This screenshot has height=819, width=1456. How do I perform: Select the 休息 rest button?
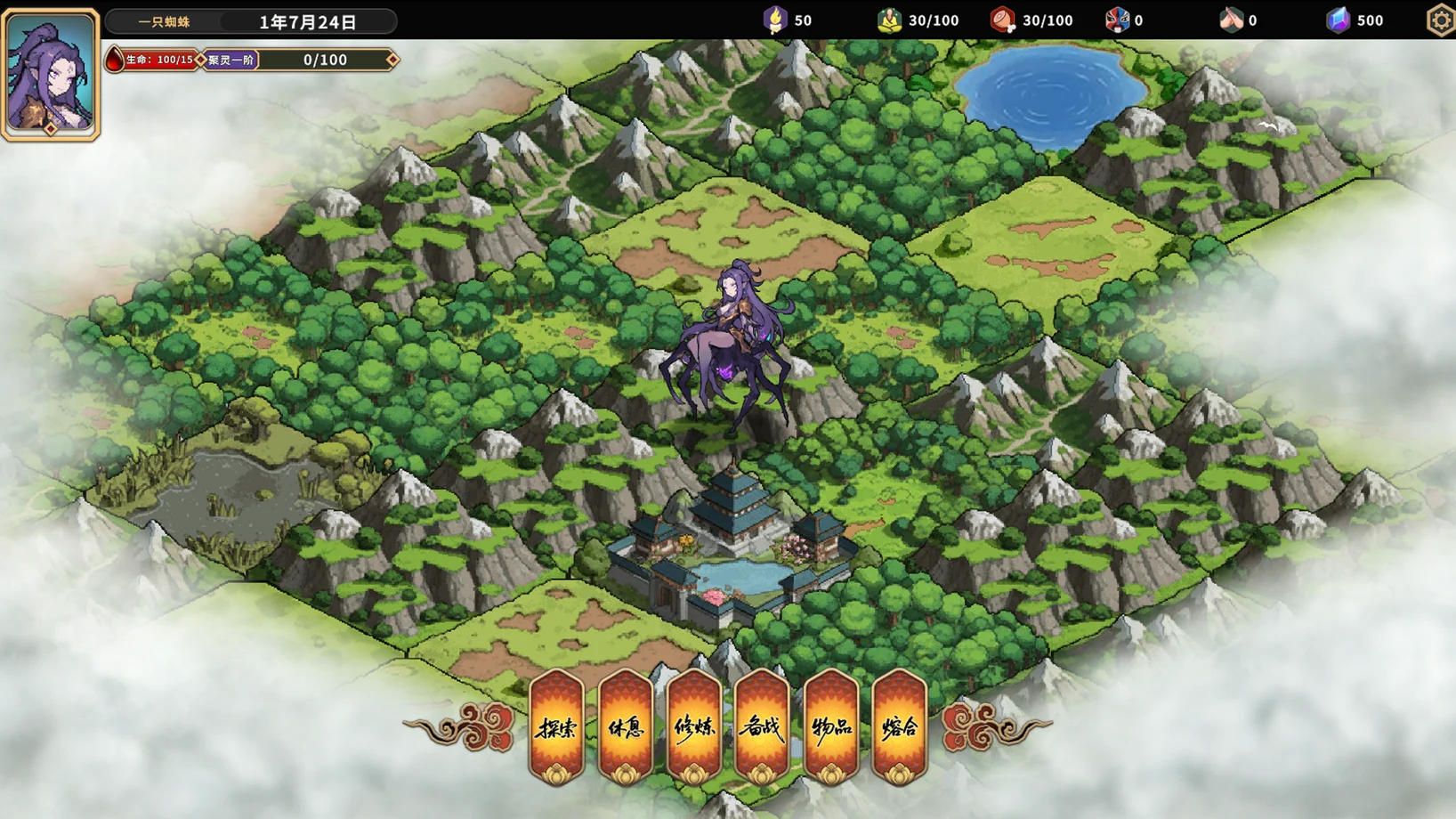(626, 727)
